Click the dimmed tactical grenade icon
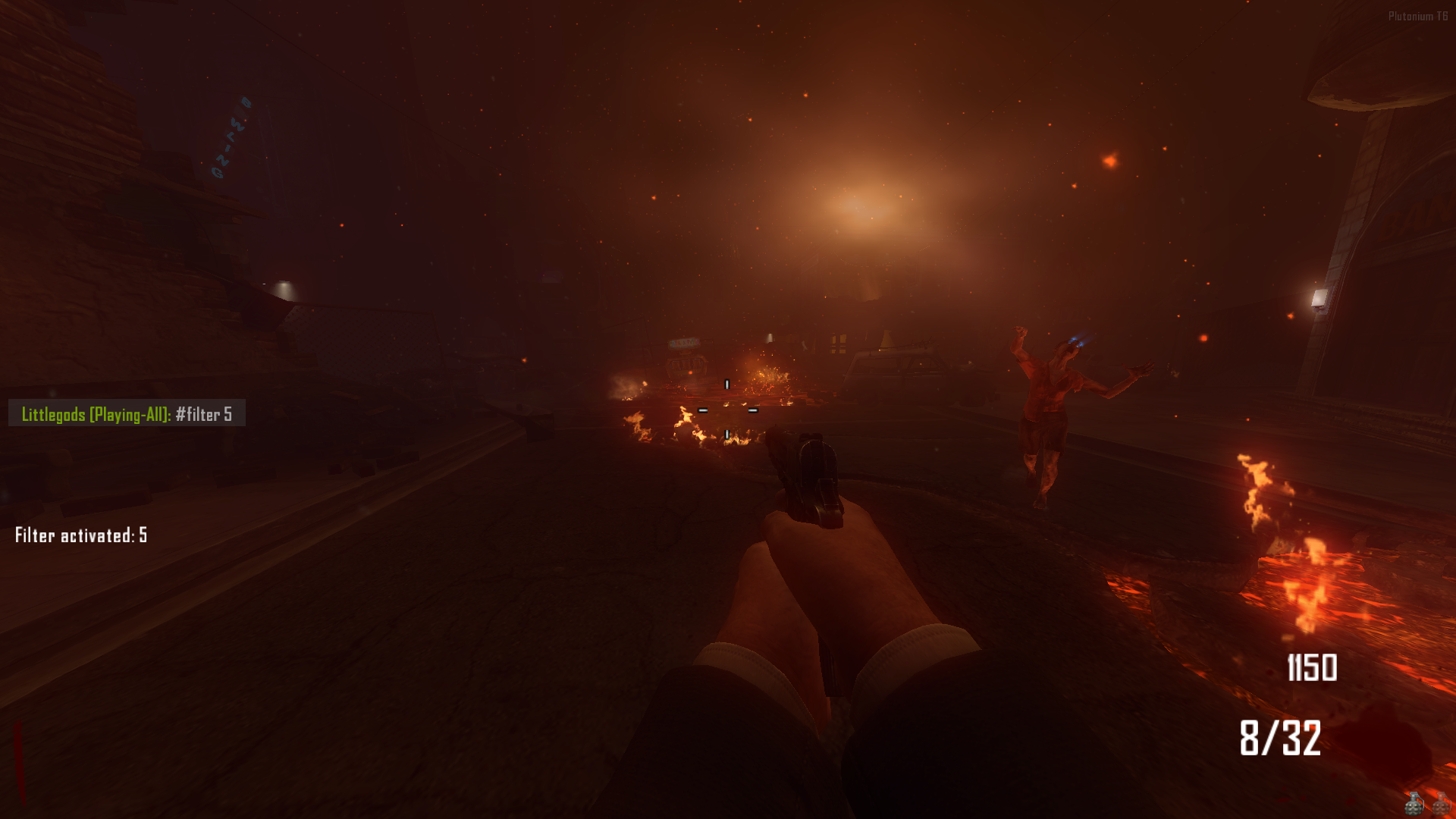The height and width of the screenshot is (819, 1456). point(1441,806)
